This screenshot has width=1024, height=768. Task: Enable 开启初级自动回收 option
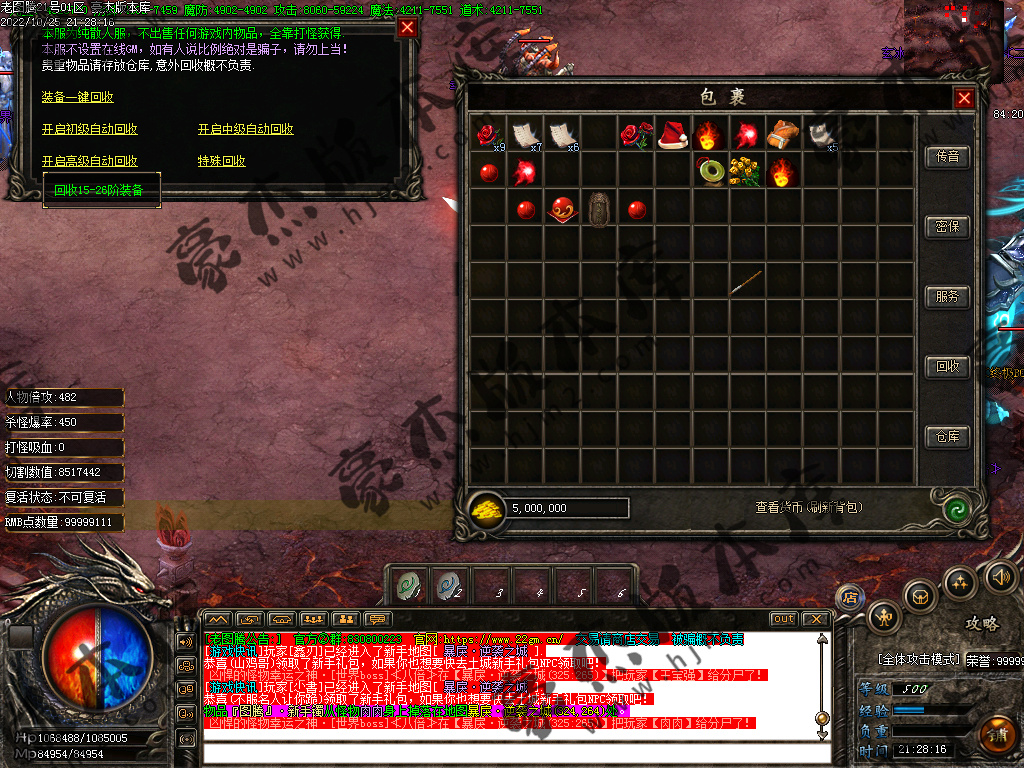tap(89, 129)
